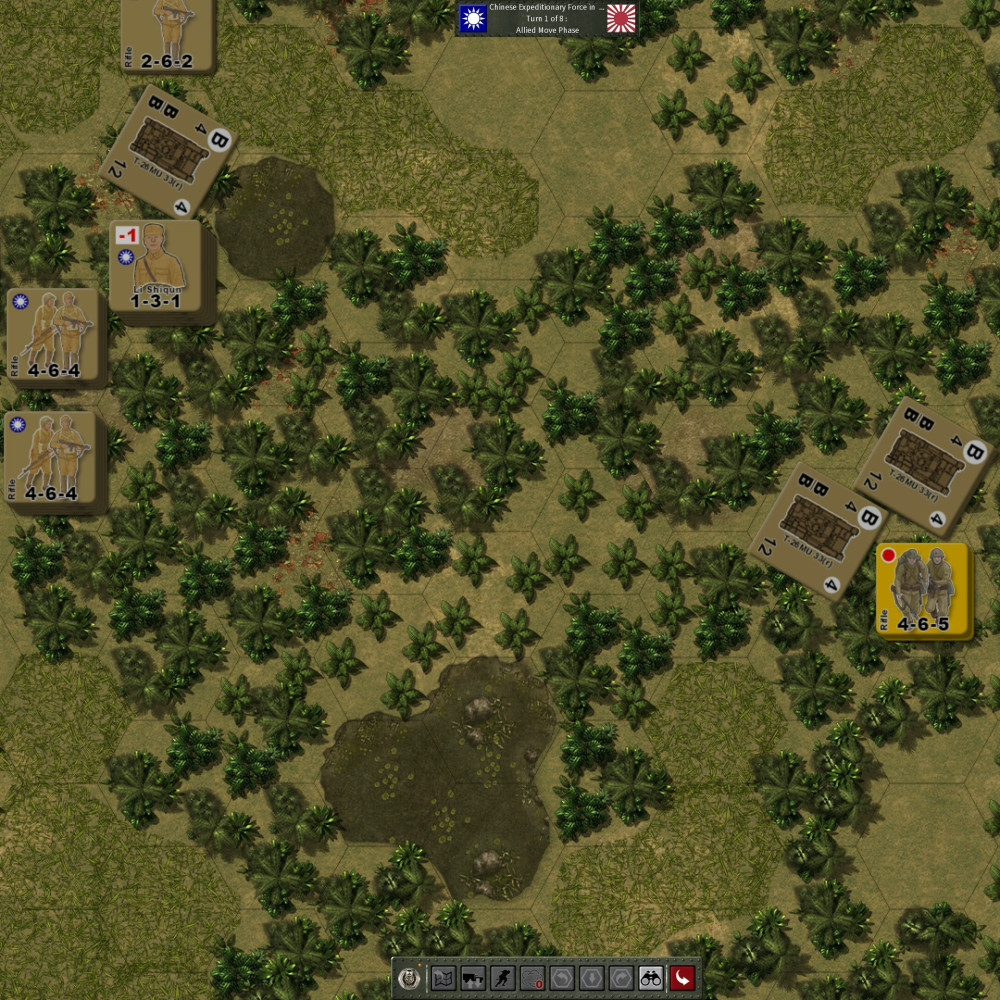Select the truck load/unload button

(473, 977)
